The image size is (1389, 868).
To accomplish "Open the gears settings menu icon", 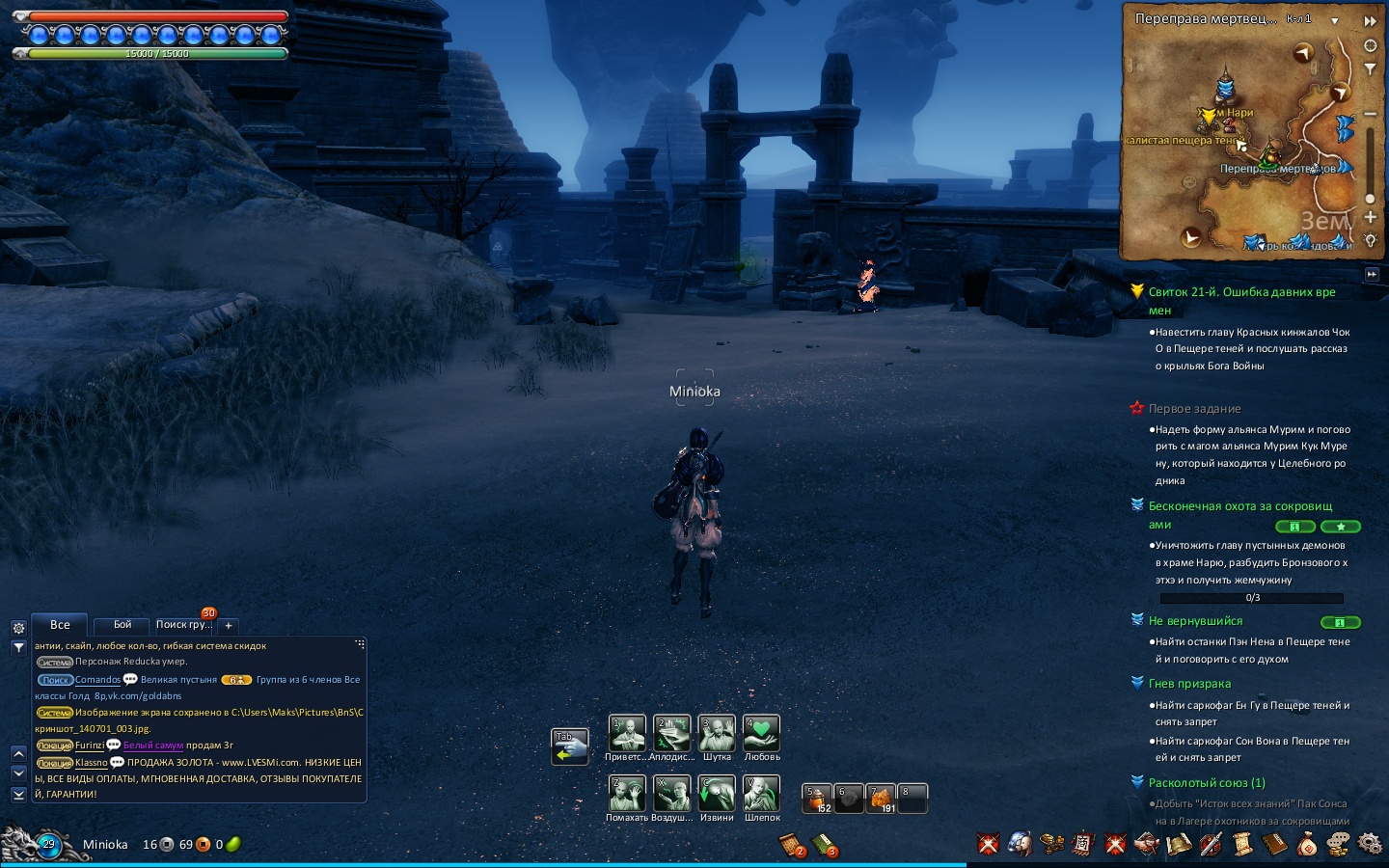I will click(1369, 844).
